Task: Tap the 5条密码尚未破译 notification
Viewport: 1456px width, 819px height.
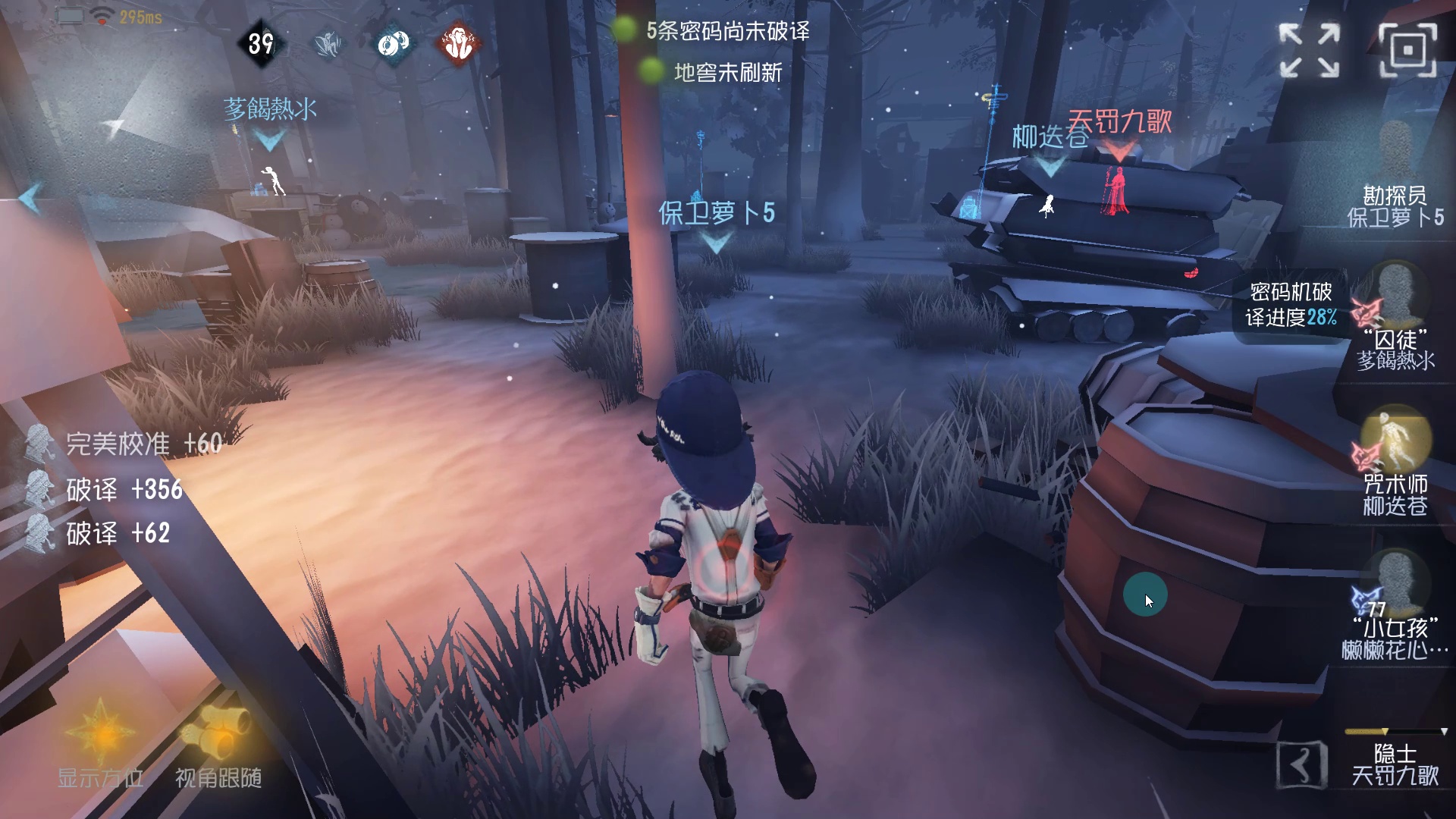Action: click(x=726, y=33)
